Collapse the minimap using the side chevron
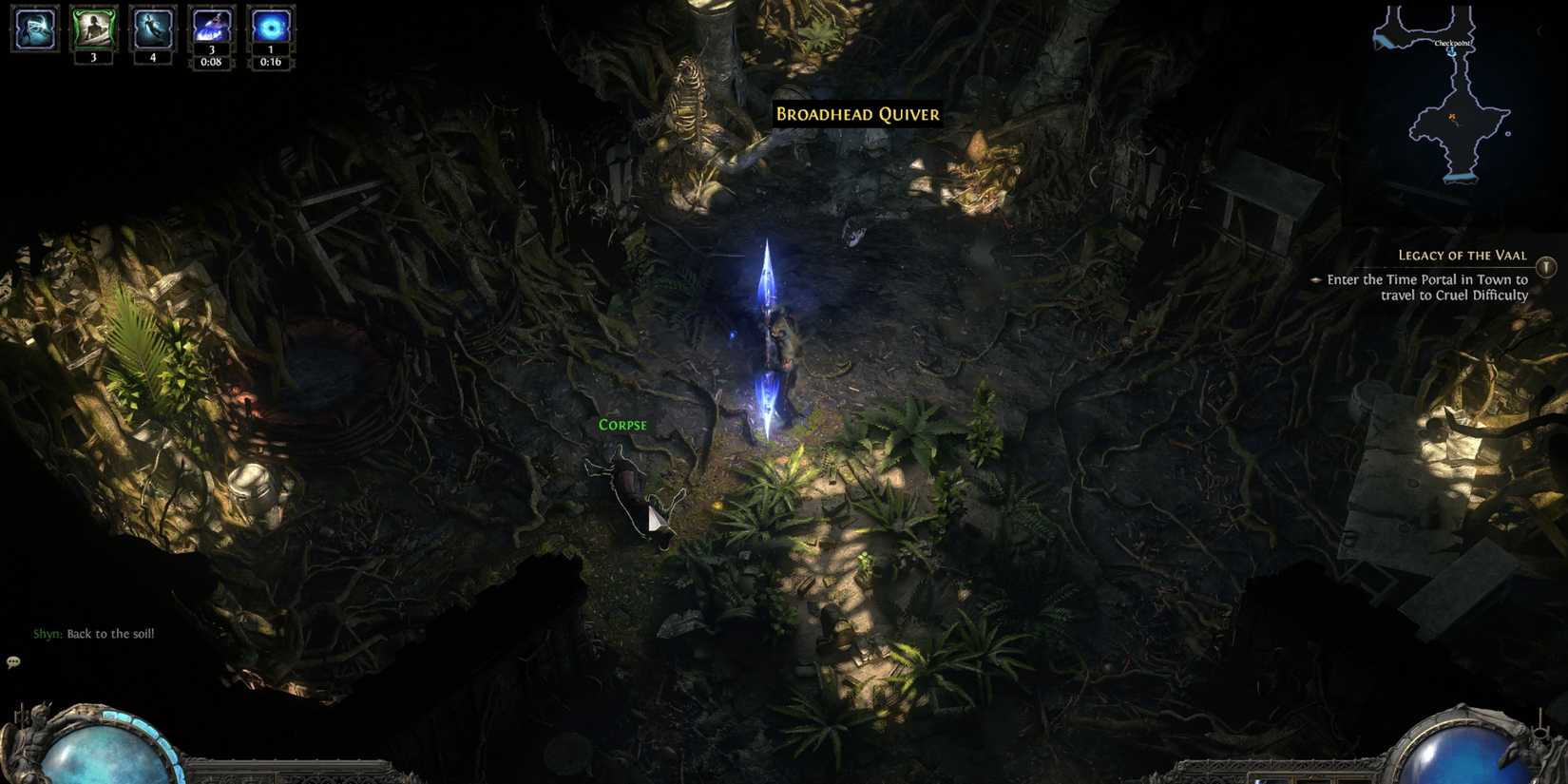Image resolution: width=1568 pixels, height=784 pixels. point(1539,29)
